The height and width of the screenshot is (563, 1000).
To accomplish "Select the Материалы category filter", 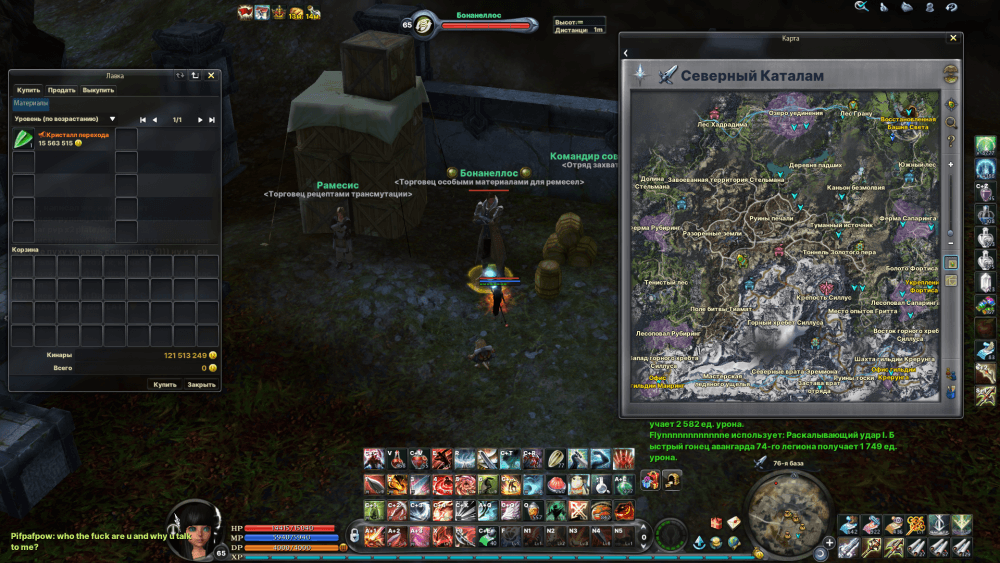I will coord(30,103).
